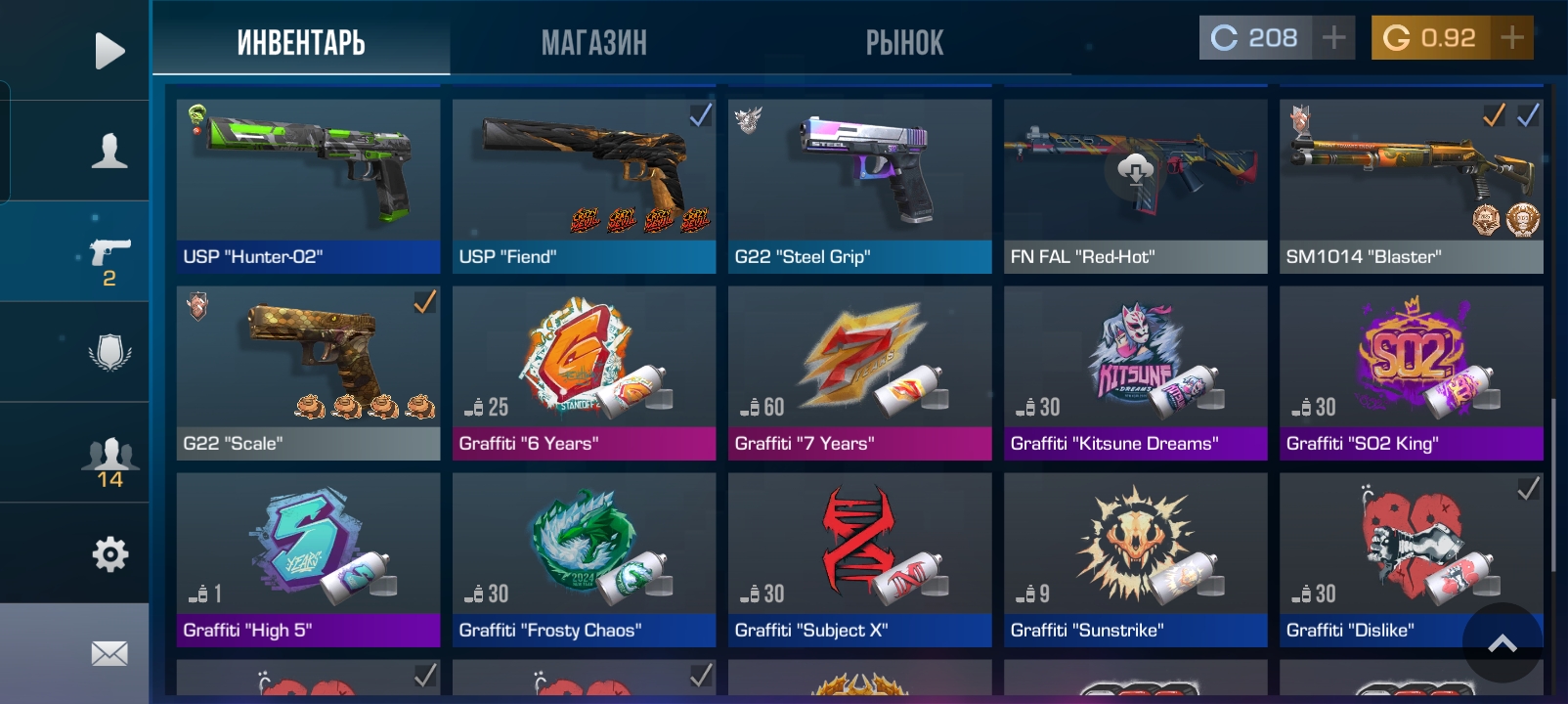1568x704 pixels.
Task: Open the gear settings icon
Action: click(109, 554)
